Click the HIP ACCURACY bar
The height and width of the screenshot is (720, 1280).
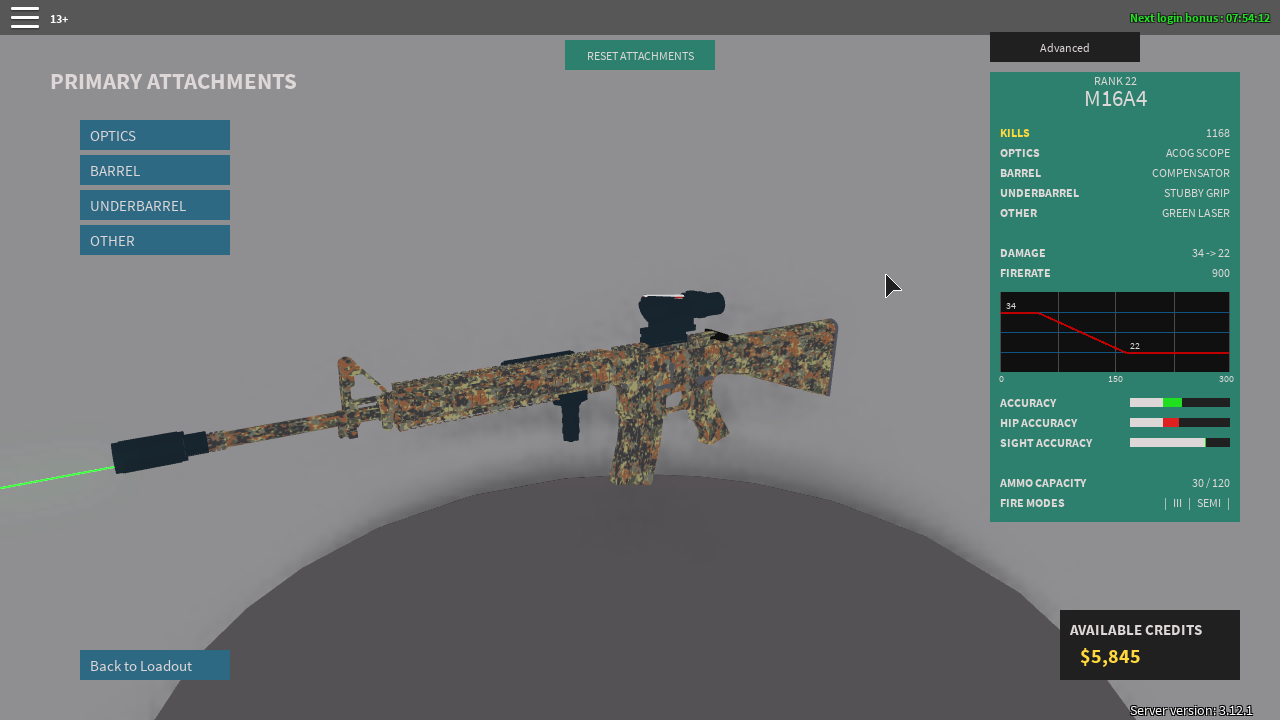[x=1180, y=422]
